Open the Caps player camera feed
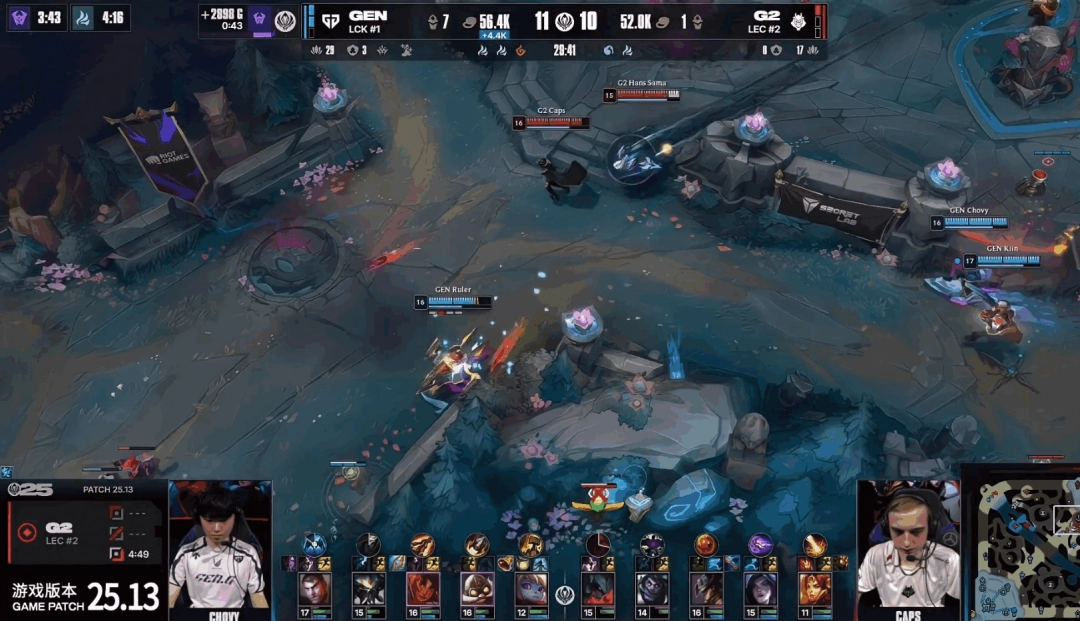The image size is (1080, 621). [x=909, y=548]
